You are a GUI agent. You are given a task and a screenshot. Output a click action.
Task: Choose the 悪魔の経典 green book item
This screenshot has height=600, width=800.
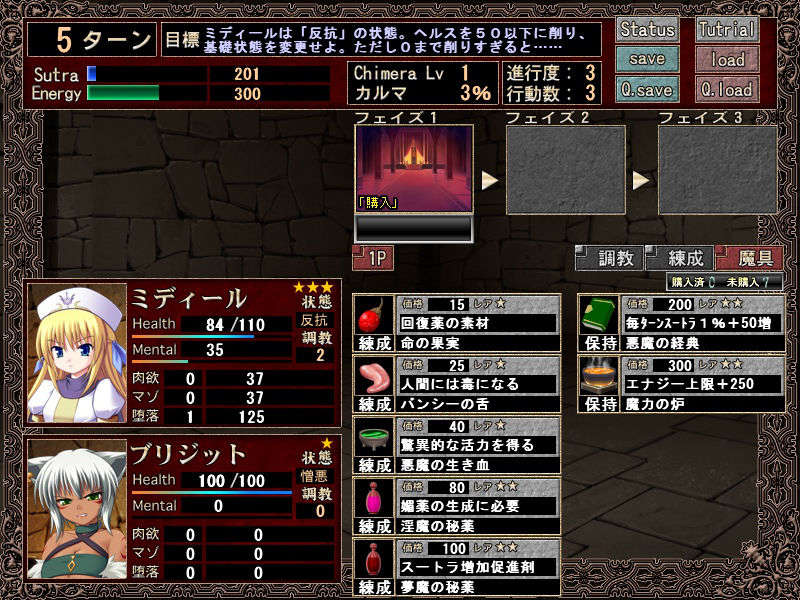(x=681, y=323)
